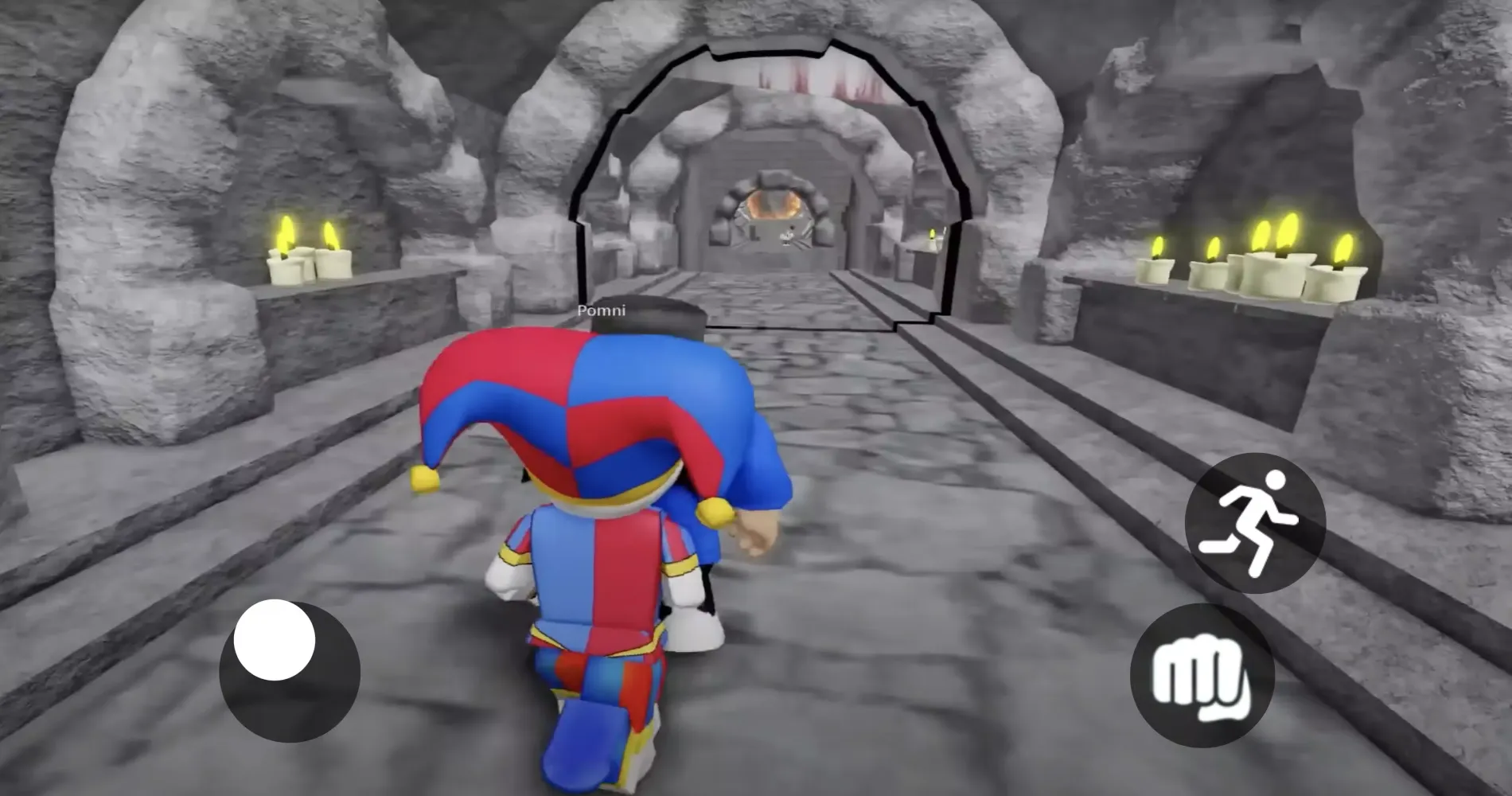Tap the white joystick thumb
This screenshot has width=1512, height=796.
(x=275, y=641)
